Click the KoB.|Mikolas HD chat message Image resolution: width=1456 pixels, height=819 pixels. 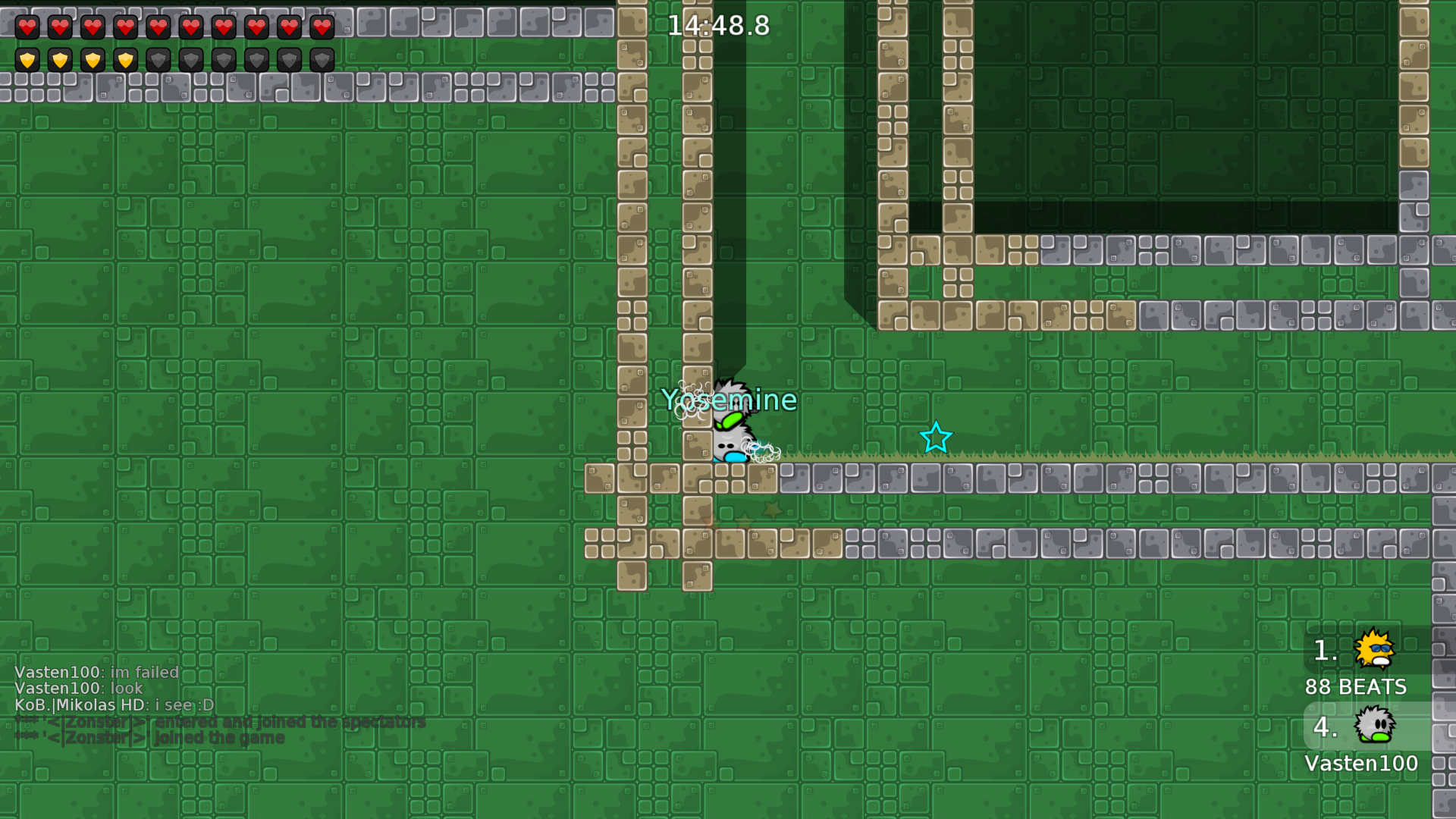(x=114, y=704)
